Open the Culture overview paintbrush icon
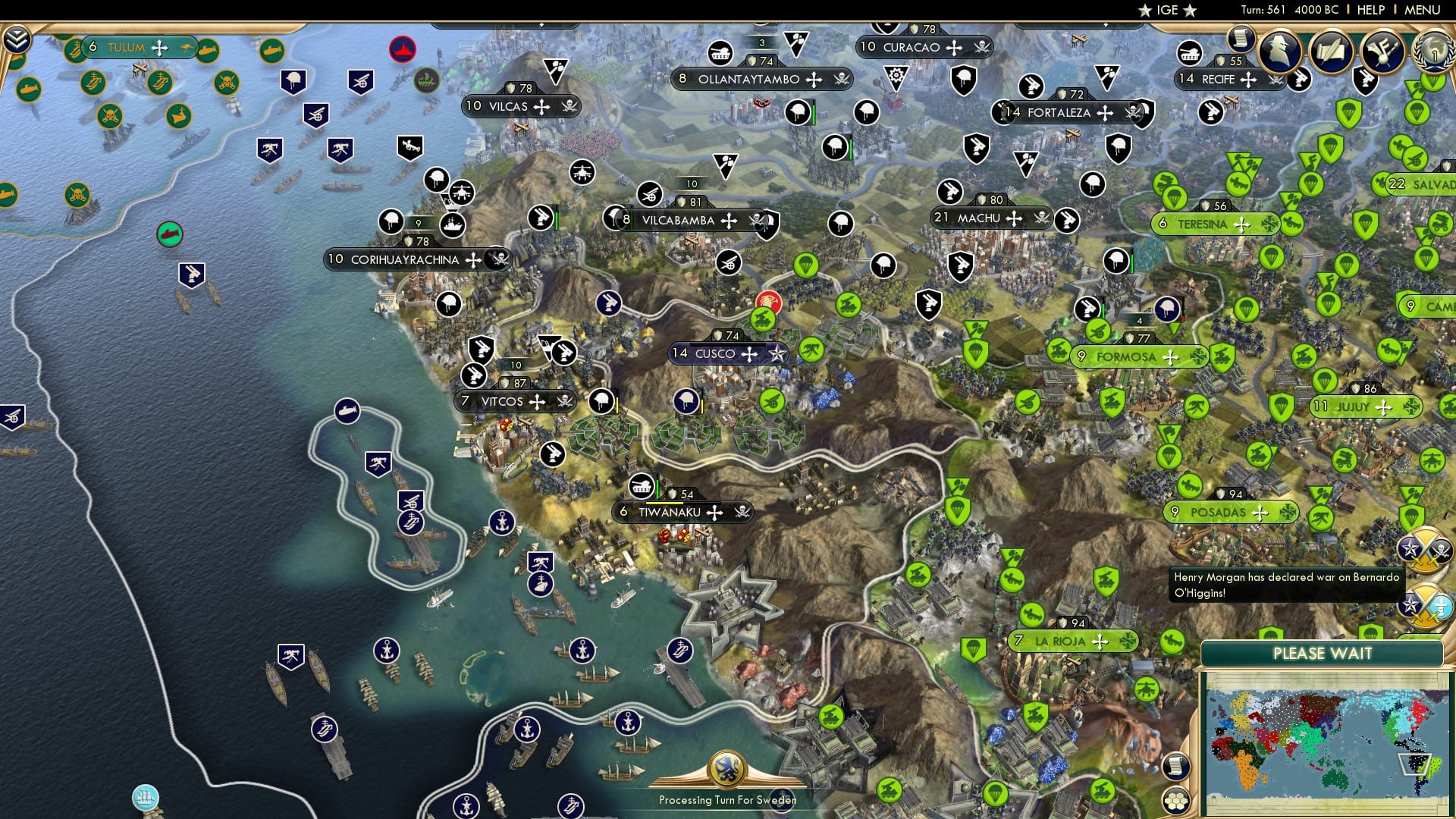The width and height of the screenshot is (1456, 819). click(1382, 51)
